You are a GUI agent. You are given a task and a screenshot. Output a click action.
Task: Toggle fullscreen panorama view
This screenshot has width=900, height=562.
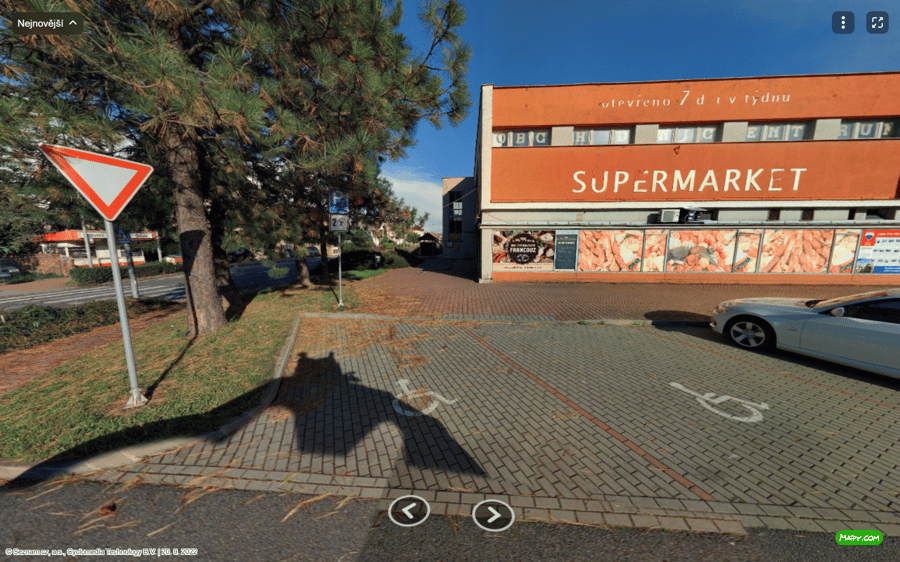(x=877, y=23)
